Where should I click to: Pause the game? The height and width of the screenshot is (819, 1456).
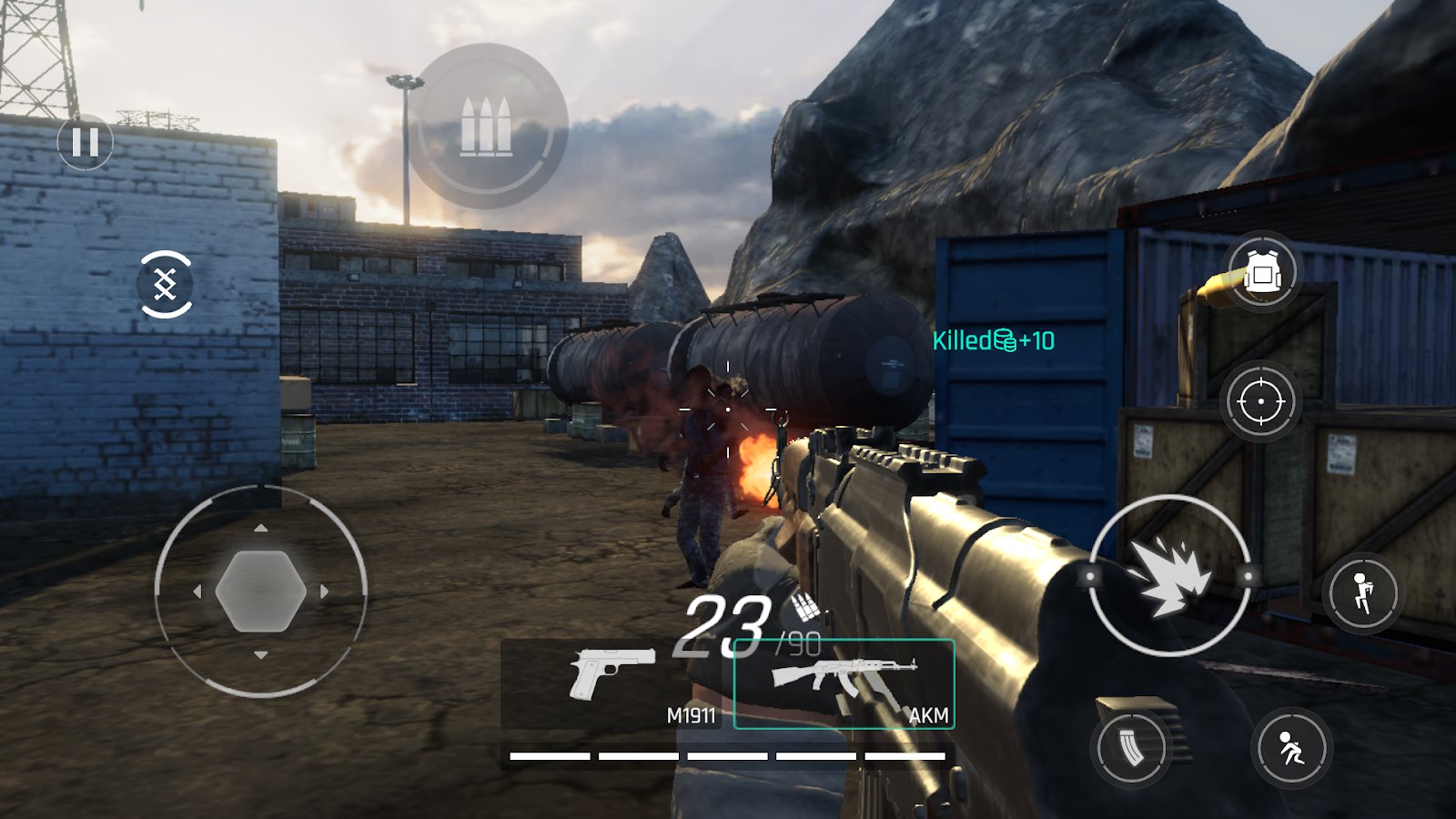(x=85, y=142)
